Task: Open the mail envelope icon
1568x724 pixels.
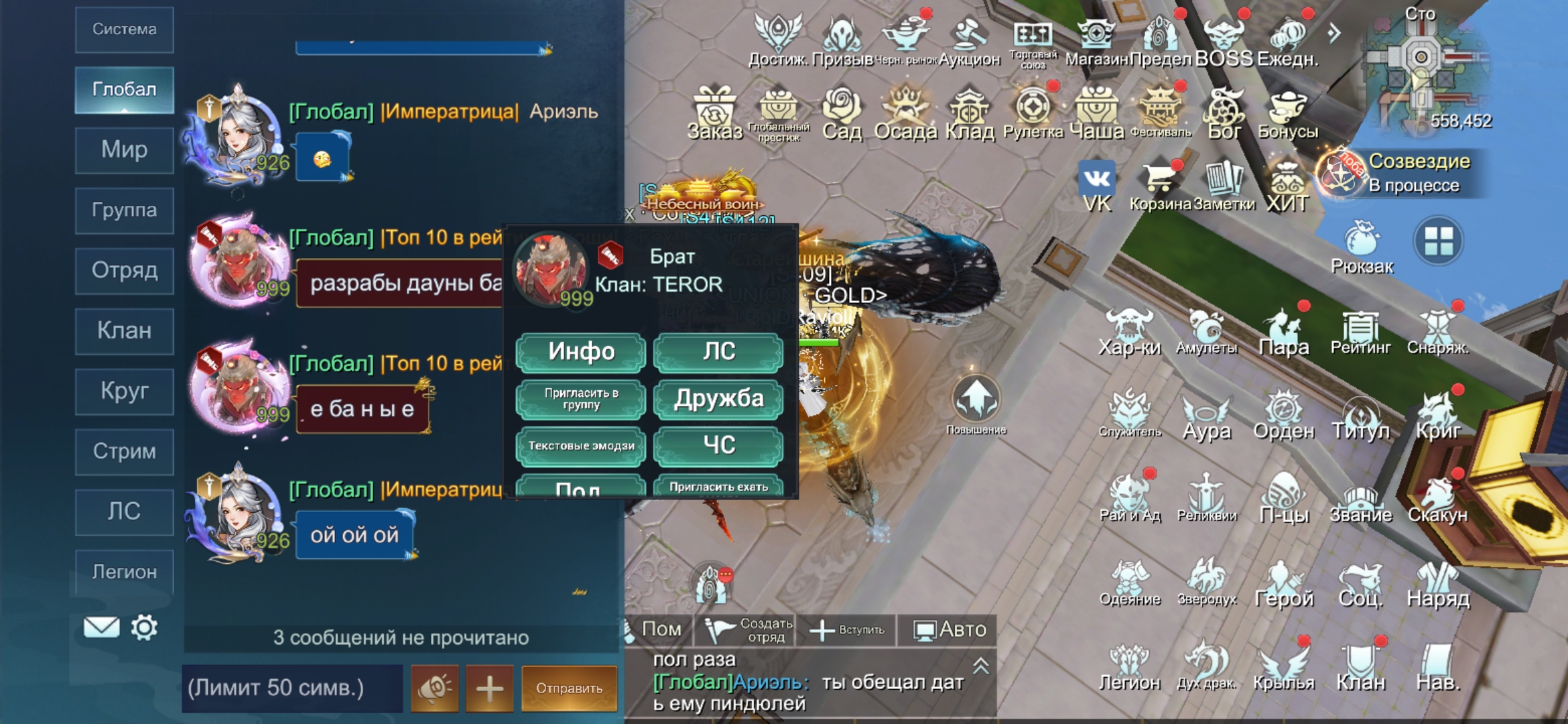Action: pyautogui.click(x=101, y=627)
